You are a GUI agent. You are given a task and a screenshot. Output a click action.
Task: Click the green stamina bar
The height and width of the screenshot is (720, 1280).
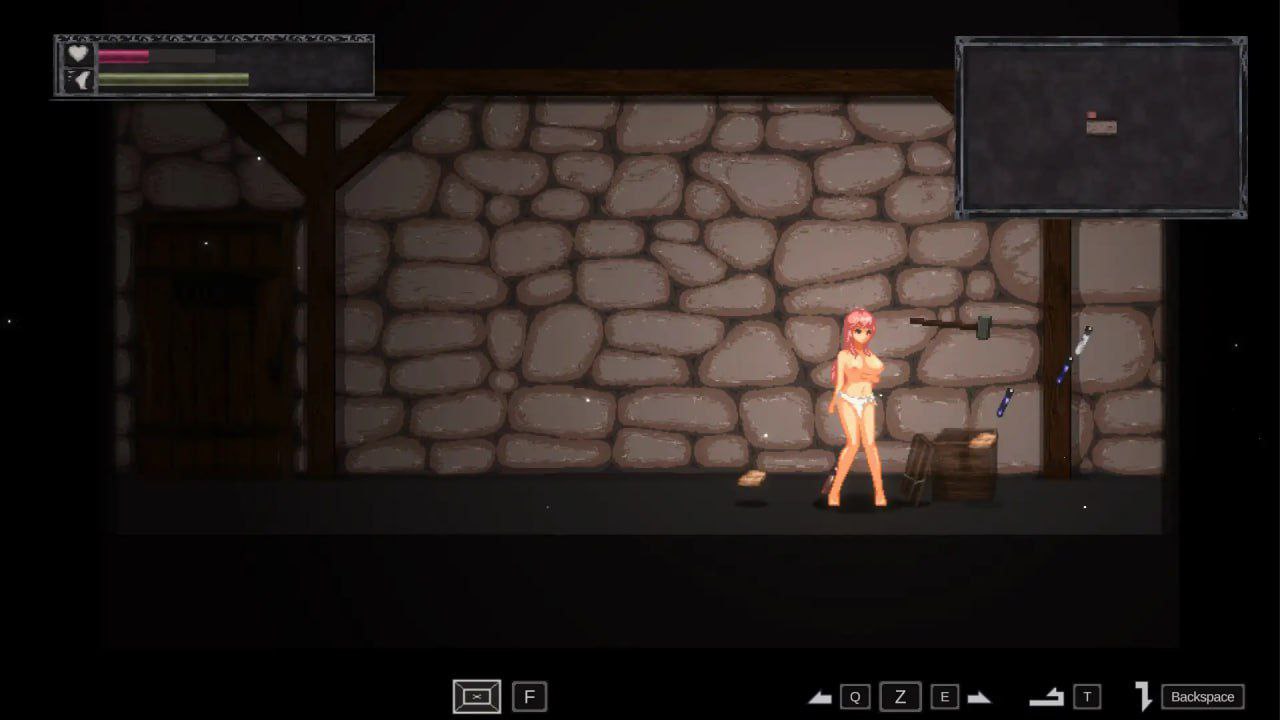coord(170,79)
